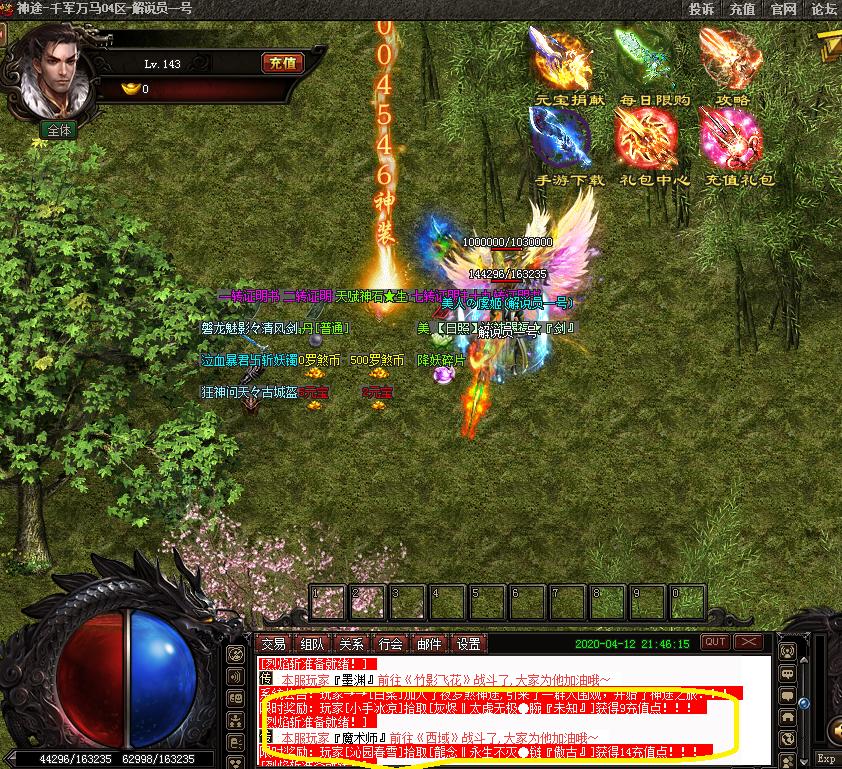Image resolution: width=842 pixels, height=769 pixels.
Task: Click the QUT button above the chat
Action: click(715, 642)
